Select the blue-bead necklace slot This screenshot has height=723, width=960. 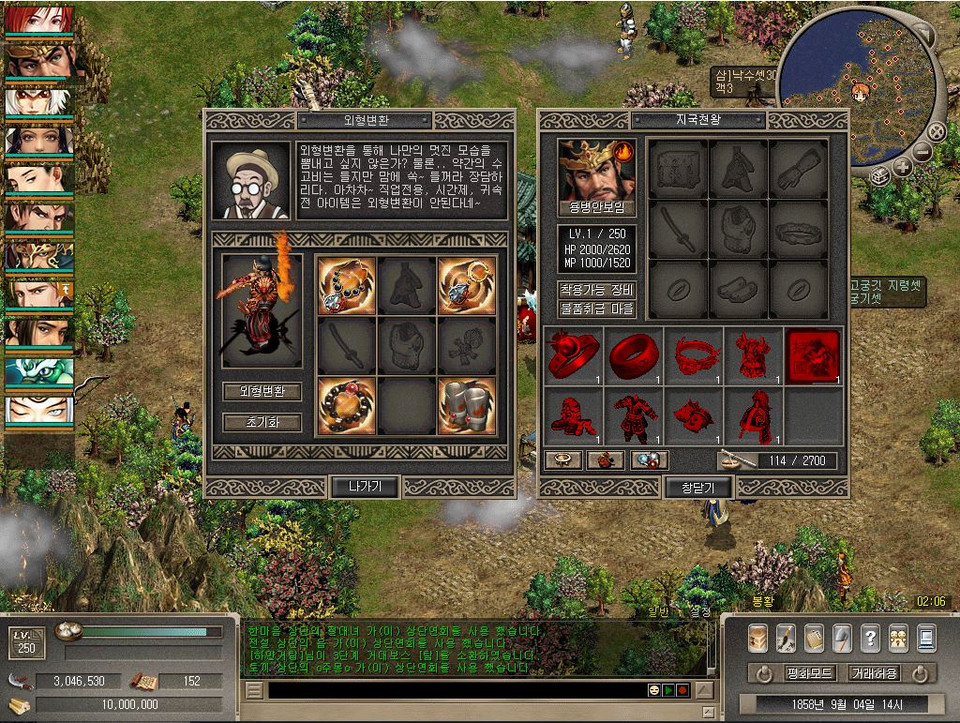point(347,286)
